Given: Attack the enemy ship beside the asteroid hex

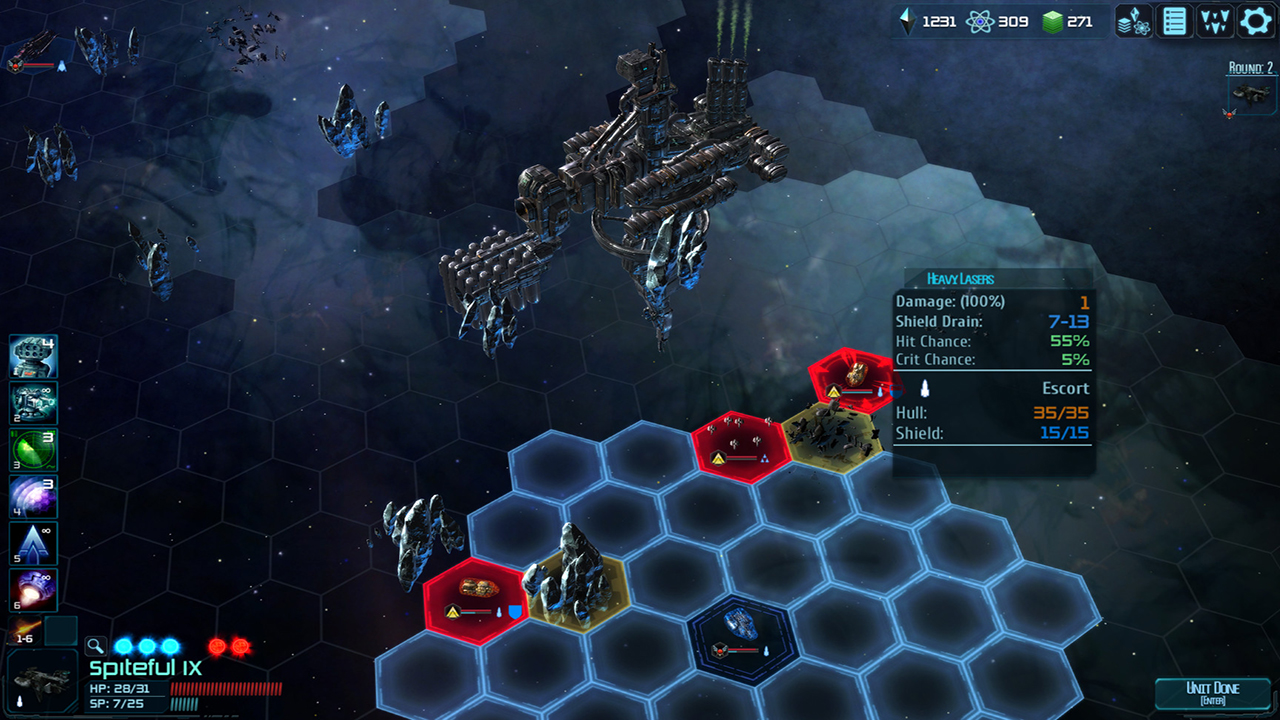Looking at the screenshot, I should coord(477,598).
